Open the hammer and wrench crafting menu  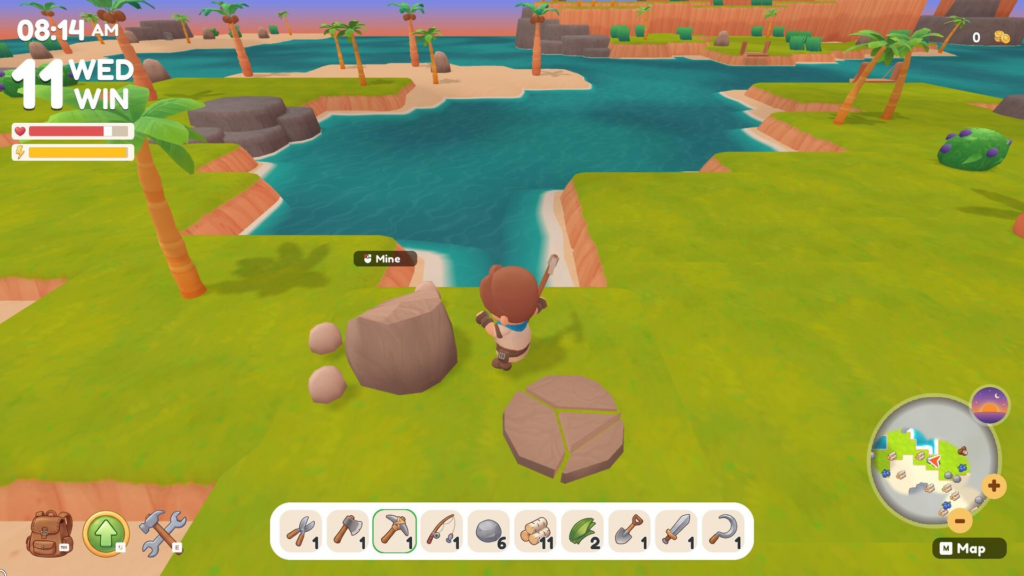pyautogui.click(x=162, y=533)
